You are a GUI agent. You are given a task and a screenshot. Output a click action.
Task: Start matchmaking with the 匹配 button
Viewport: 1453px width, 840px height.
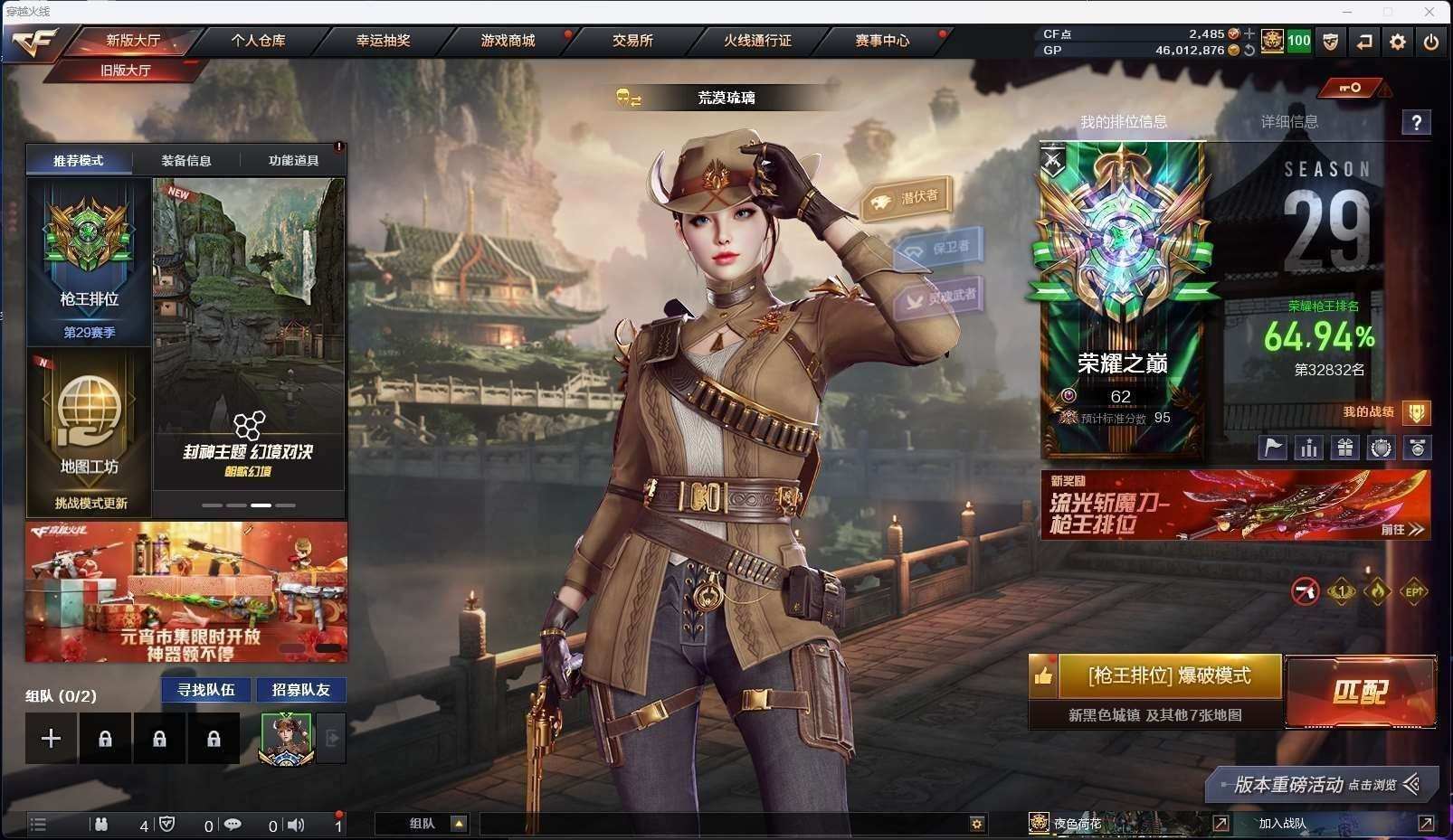click(1360, 692)
